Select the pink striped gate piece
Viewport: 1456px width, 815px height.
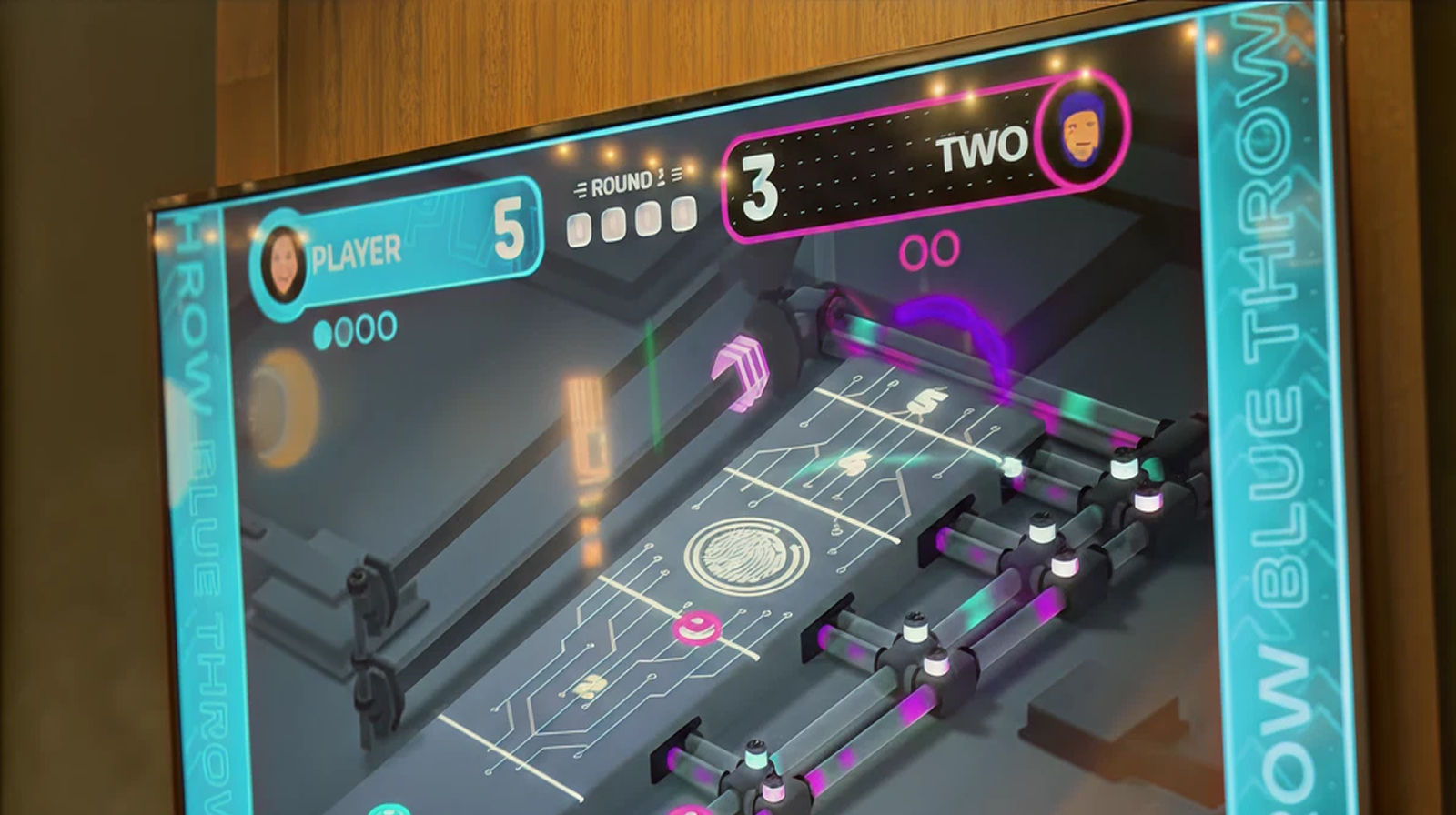[x=741, y=368]
